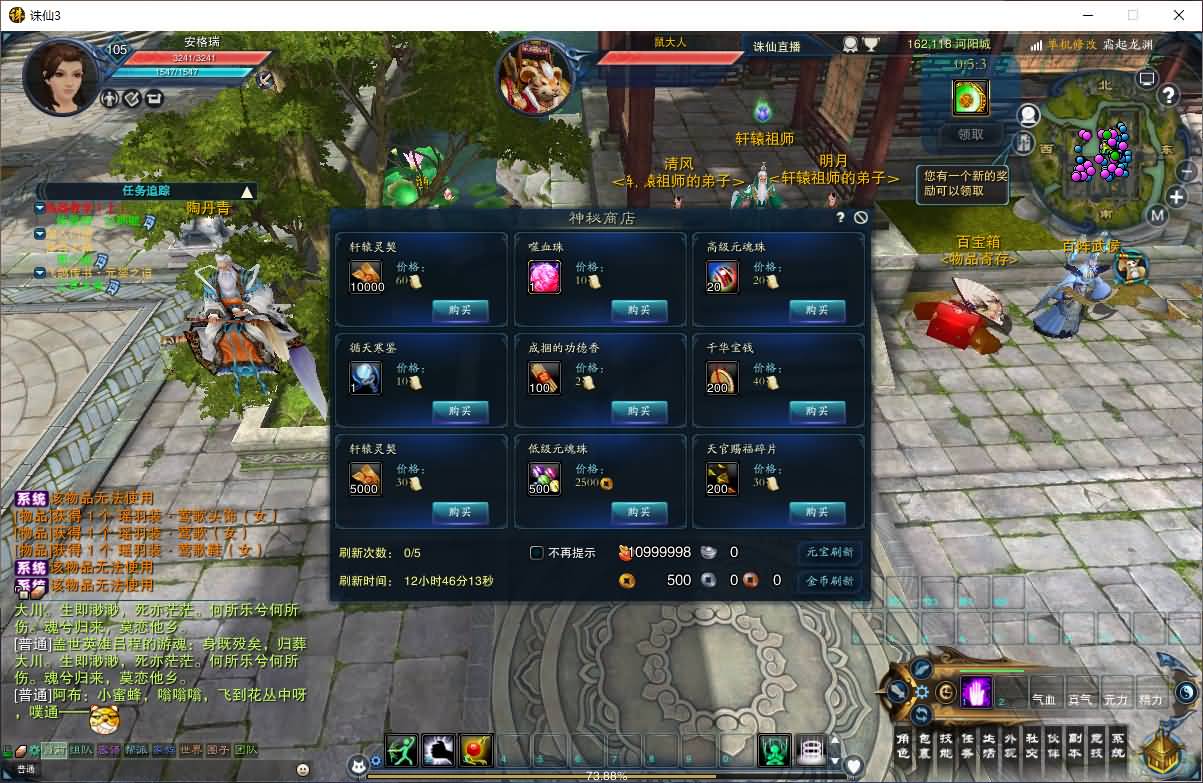Buy the 噬血珠 item
This screenshot has width=1203, height=783.
pyautogui.click(x=639, y=311)
